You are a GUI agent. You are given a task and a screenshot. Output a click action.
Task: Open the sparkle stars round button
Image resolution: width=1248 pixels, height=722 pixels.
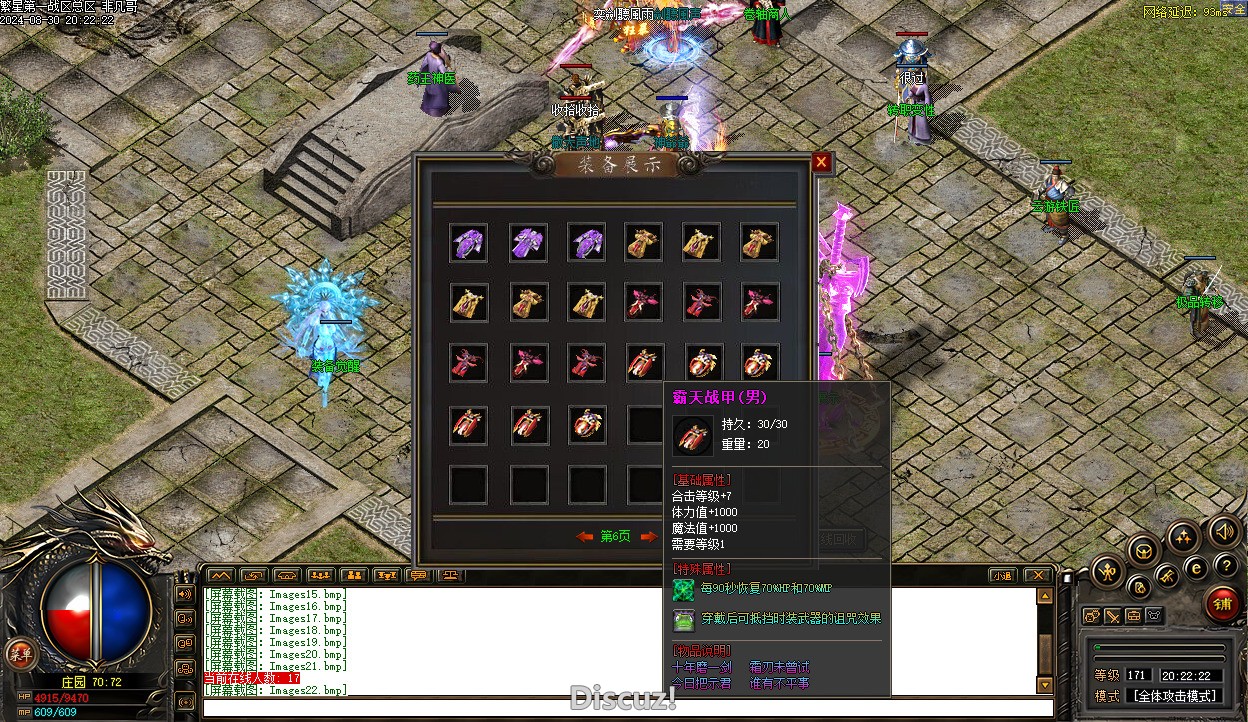(x=1183, y=536)
